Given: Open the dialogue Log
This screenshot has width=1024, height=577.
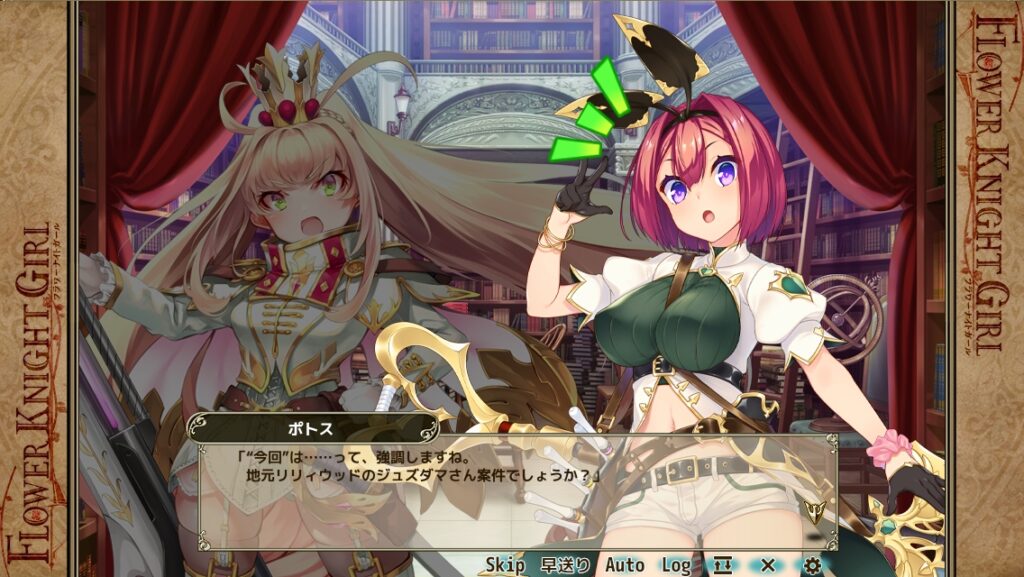Looking at the screenshot, I should tap(676, 565).
